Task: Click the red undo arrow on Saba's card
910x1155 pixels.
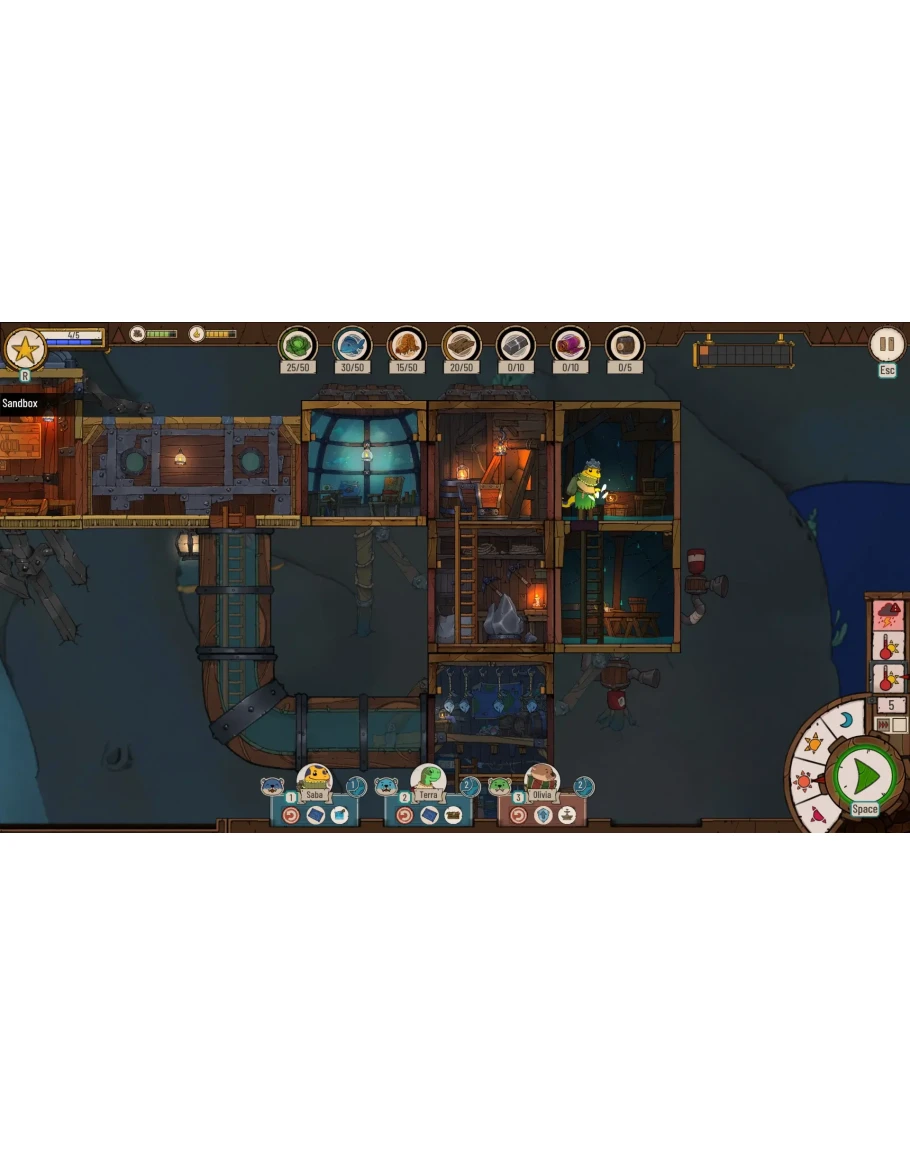Action: tap(291, 815)
